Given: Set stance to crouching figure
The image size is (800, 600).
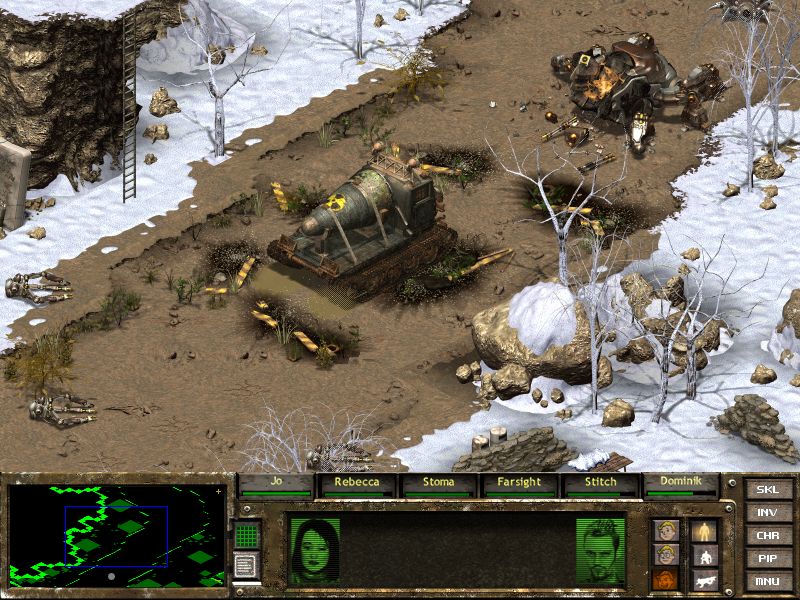Looking at the screenshot, I should [705, 555].
